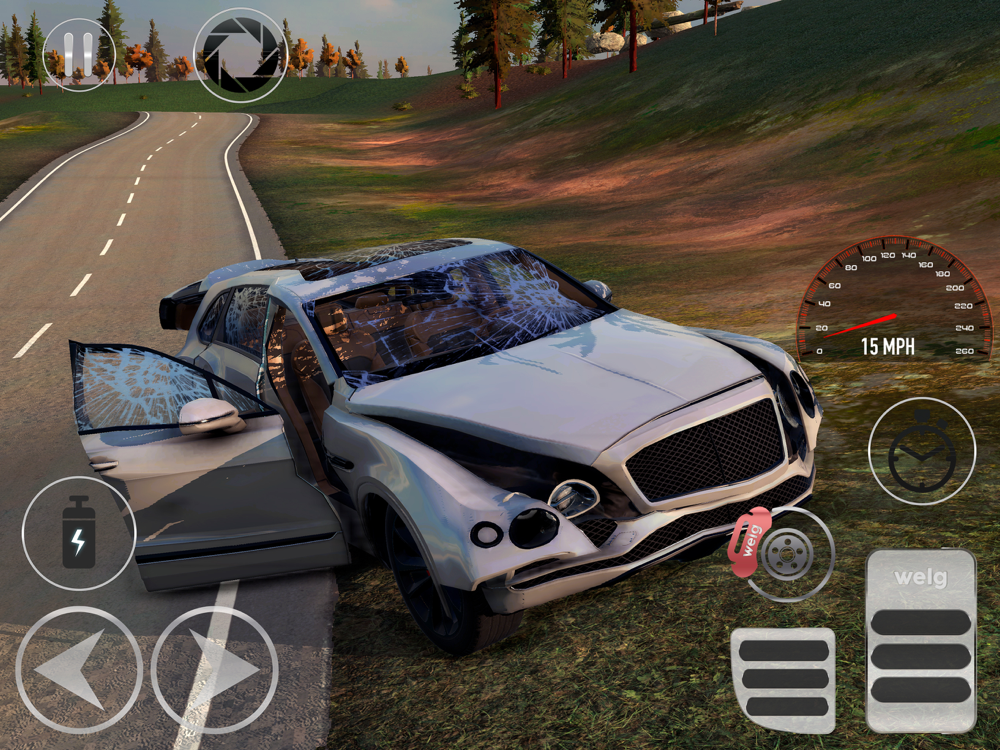Image resolution: width=1000 pixels, height=750 pixels.
Task: Tap the stopwatch slow-motion button
Action: [921, 451]
